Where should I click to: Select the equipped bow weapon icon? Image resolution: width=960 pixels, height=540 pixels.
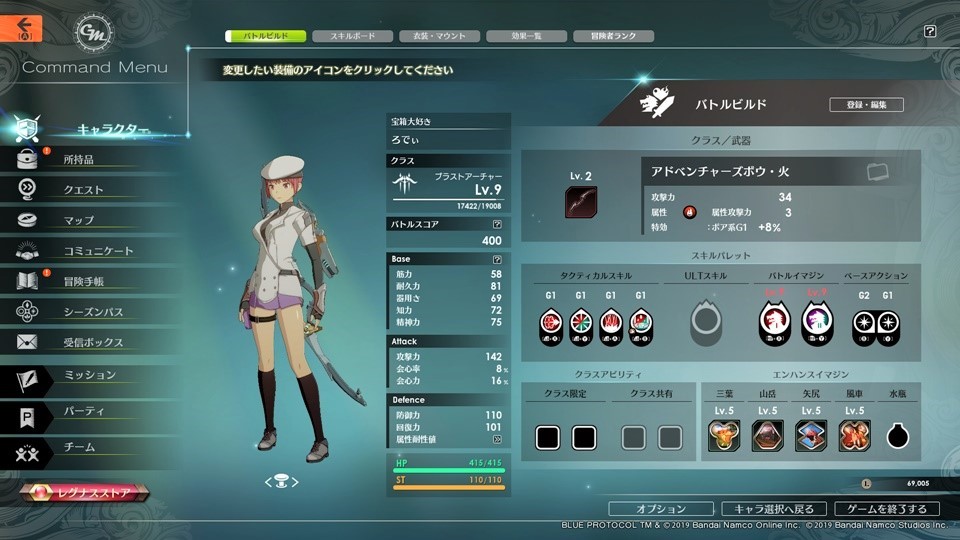pos(580,203)
